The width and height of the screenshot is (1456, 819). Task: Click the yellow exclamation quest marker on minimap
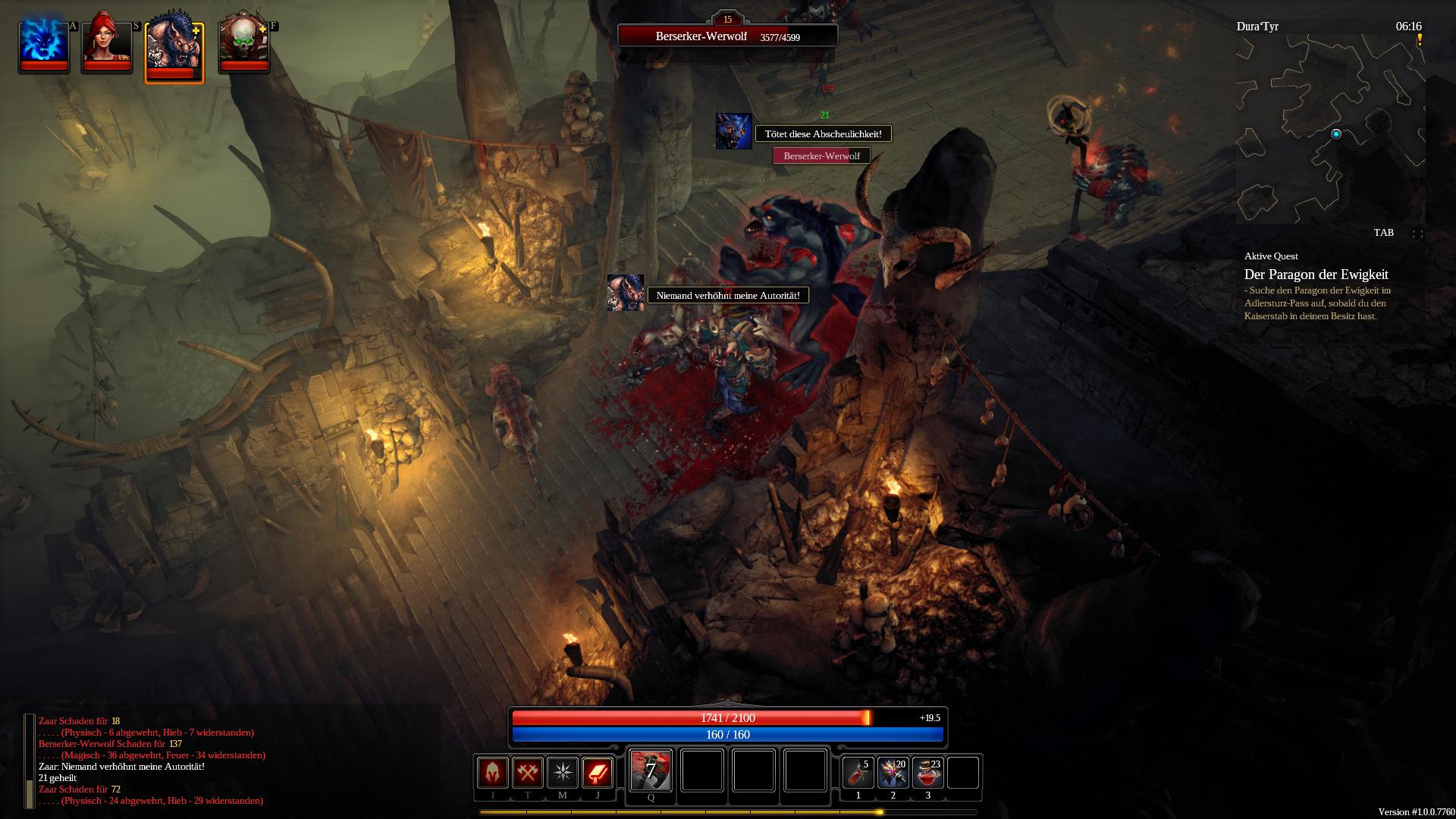(1420, 40)
